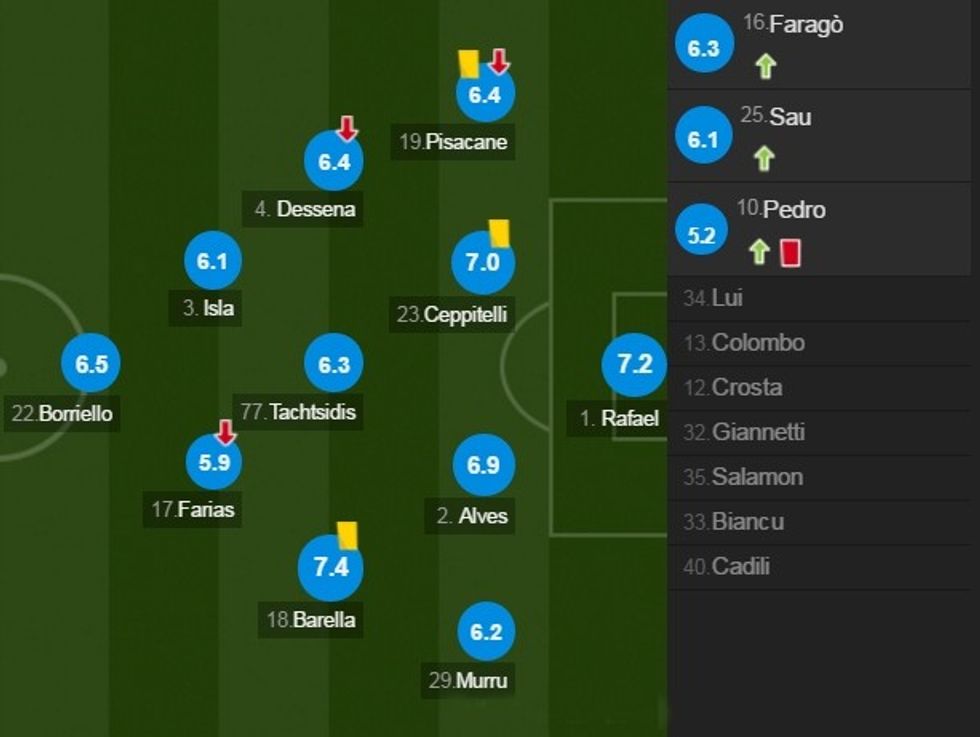Open substitute Faragò's row
This screenshot has height=737, width=980.
pyautogui.click(x=823, y=45)
